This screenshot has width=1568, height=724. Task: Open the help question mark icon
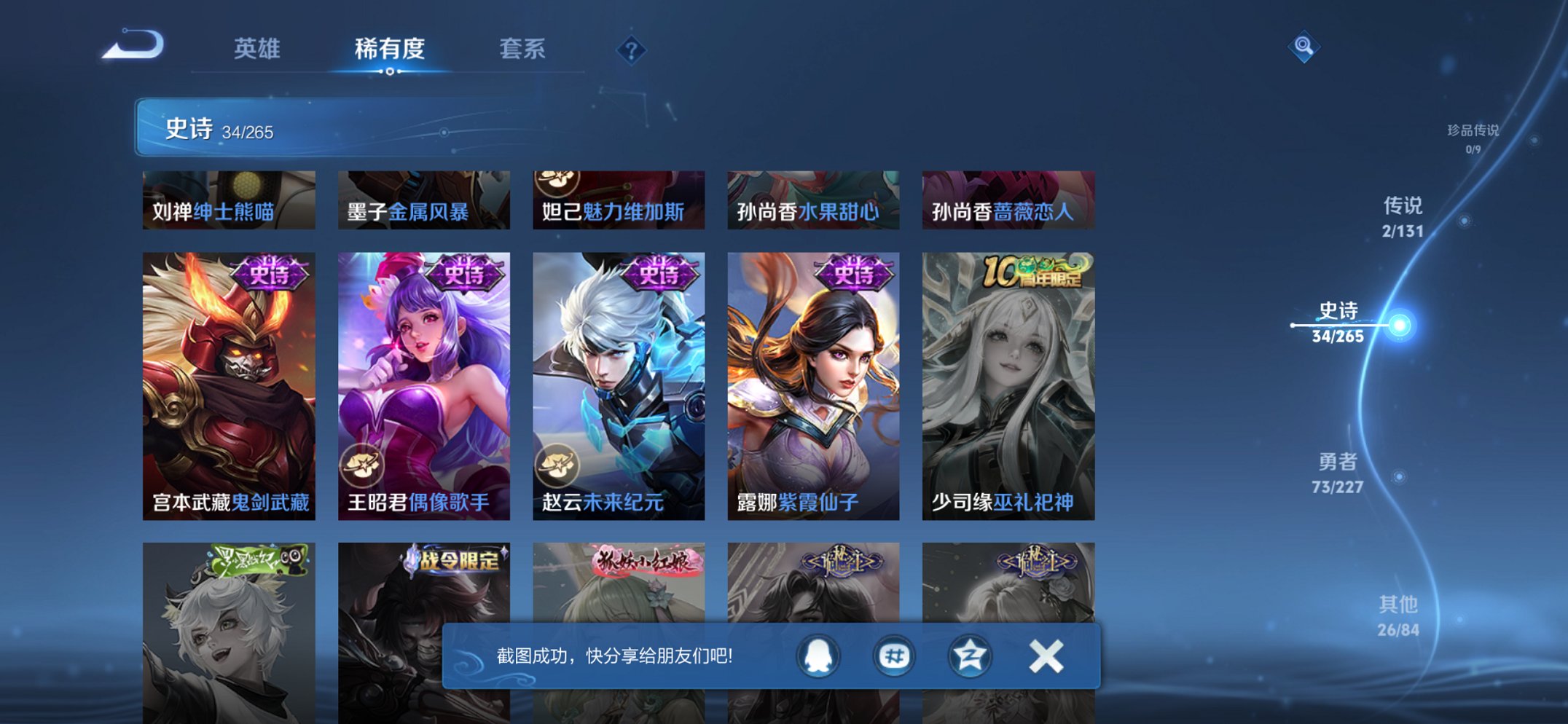(x=633, y=50)
